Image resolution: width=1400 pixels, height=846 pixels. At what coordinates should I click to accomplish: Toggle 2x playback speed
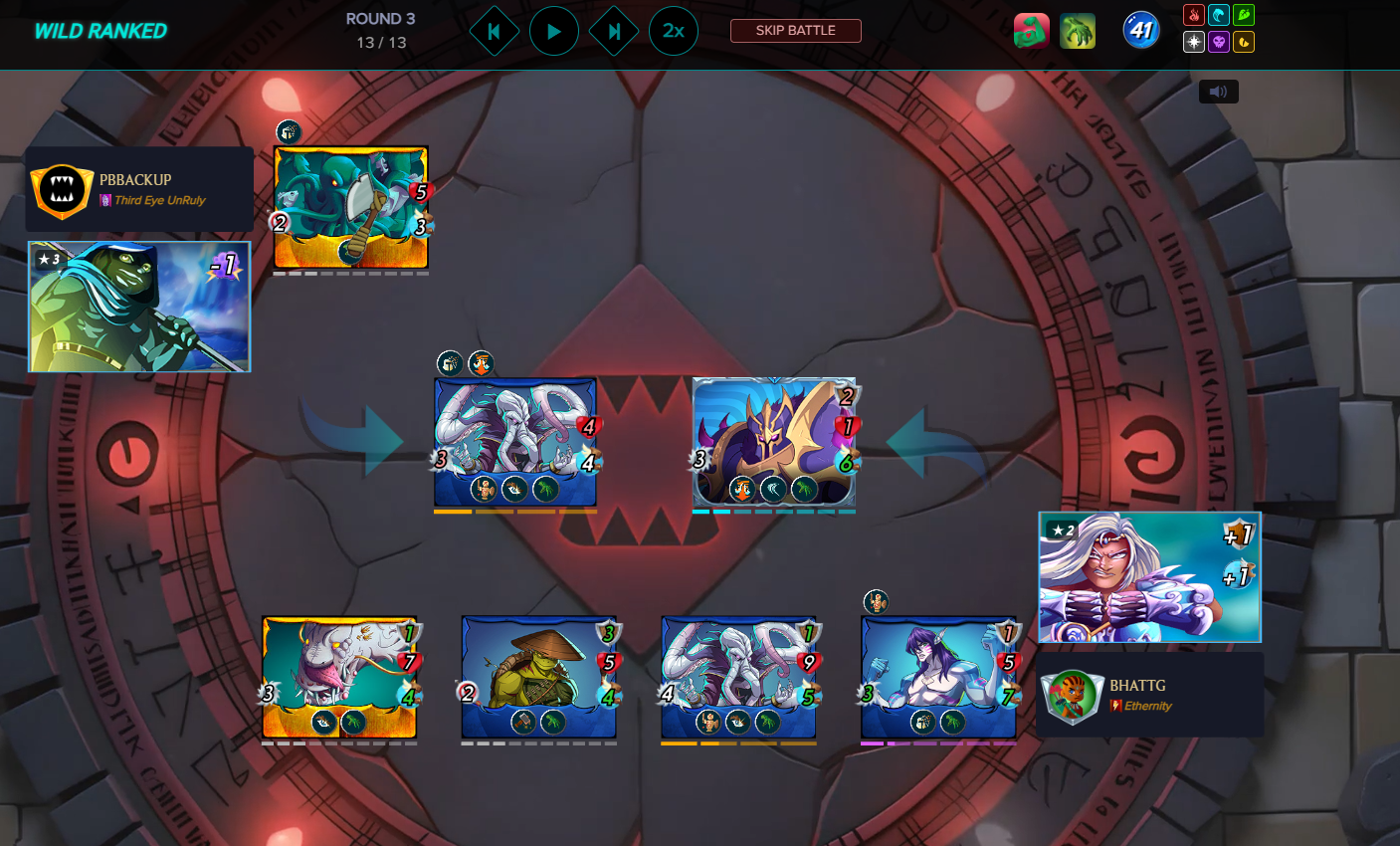(x=674, y=32)
